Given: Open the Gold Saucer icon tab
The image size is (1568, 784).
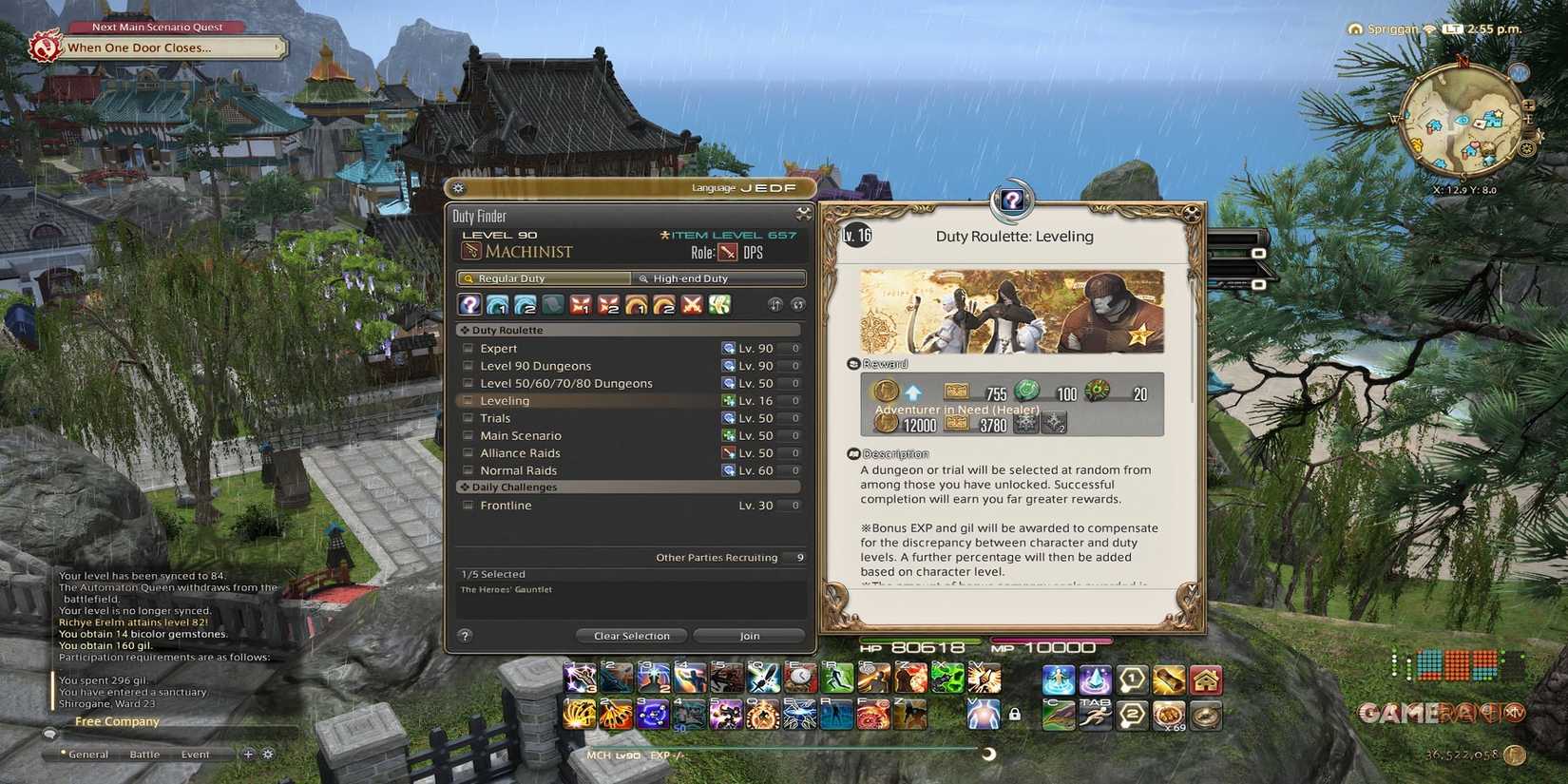Looking at the screenshot, I should tap(719, 305).
